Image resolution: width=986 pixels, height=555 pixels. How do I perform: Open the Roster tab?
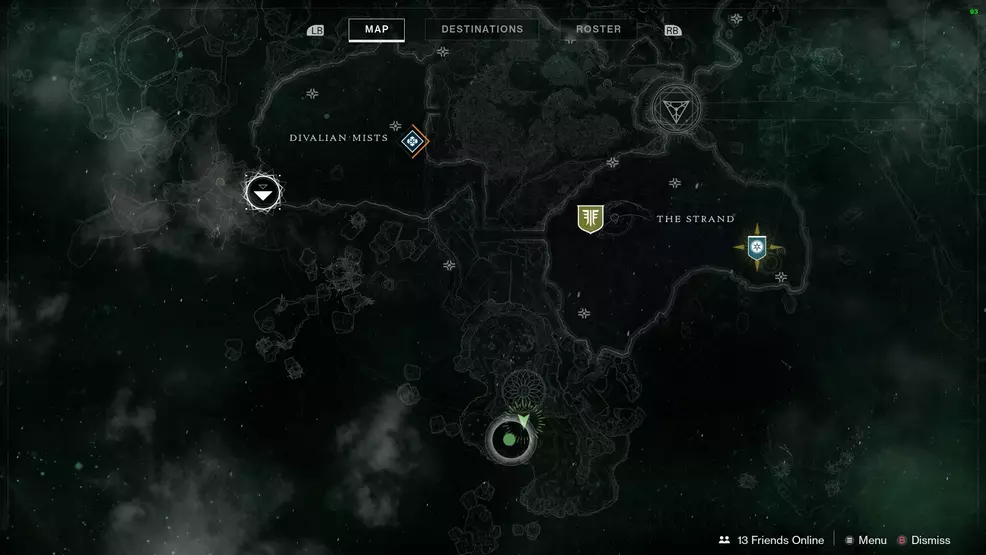pyautogui.click(x=599, y=29)
